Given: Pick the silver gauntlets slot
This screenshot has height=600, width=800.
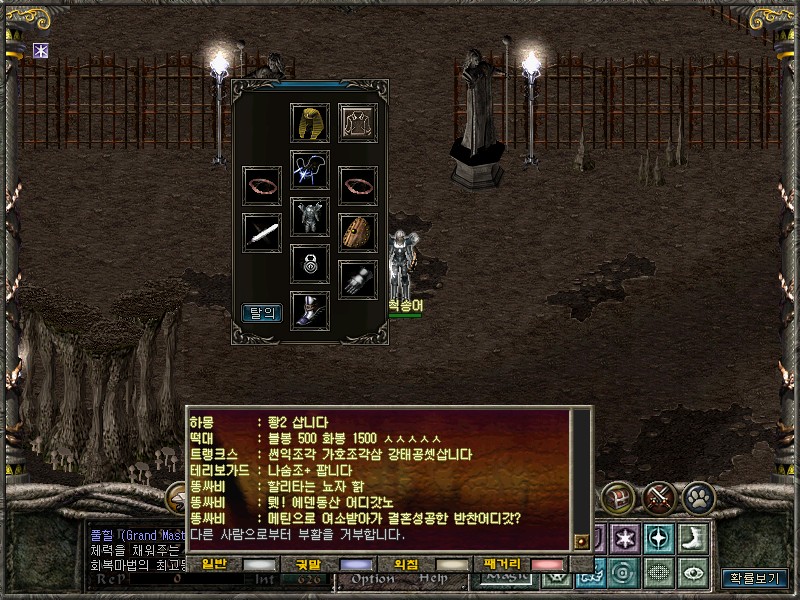Looking at the screenshot, I should click(x=358, y=280).
